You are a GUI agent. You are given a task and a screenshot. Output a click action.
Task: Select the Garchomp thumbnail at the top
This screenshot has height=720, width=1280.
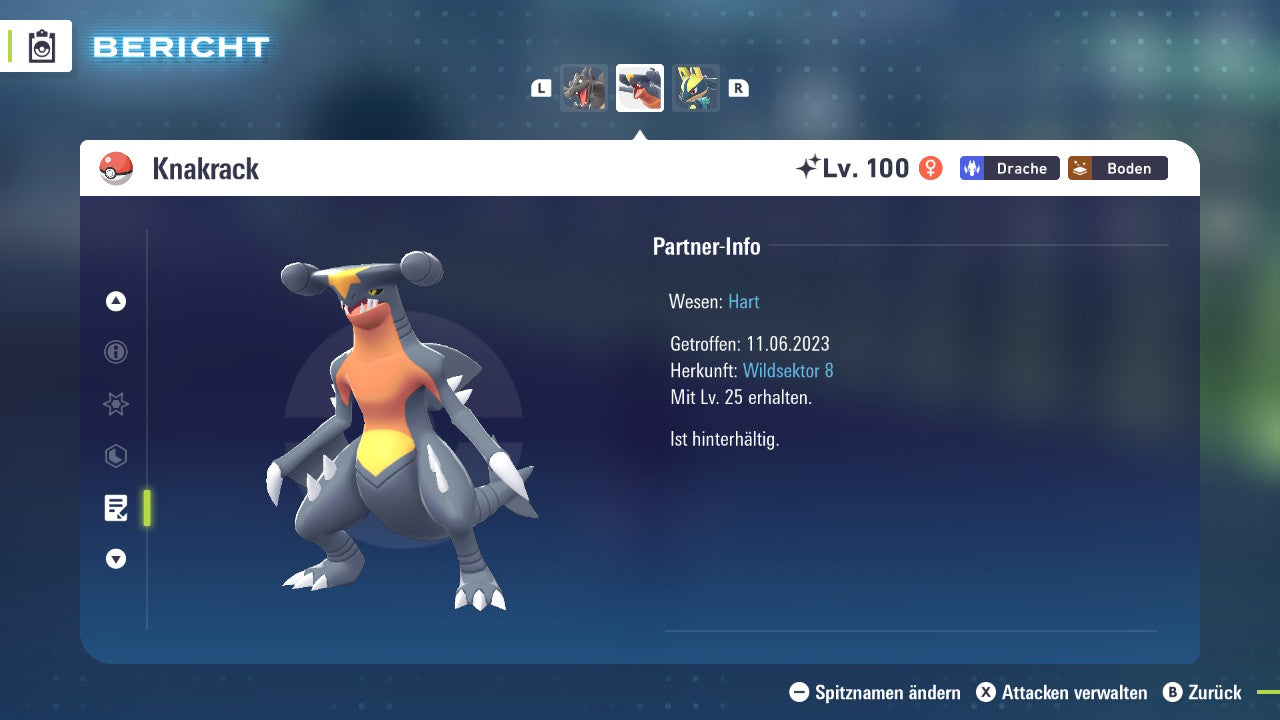(640, 88)
